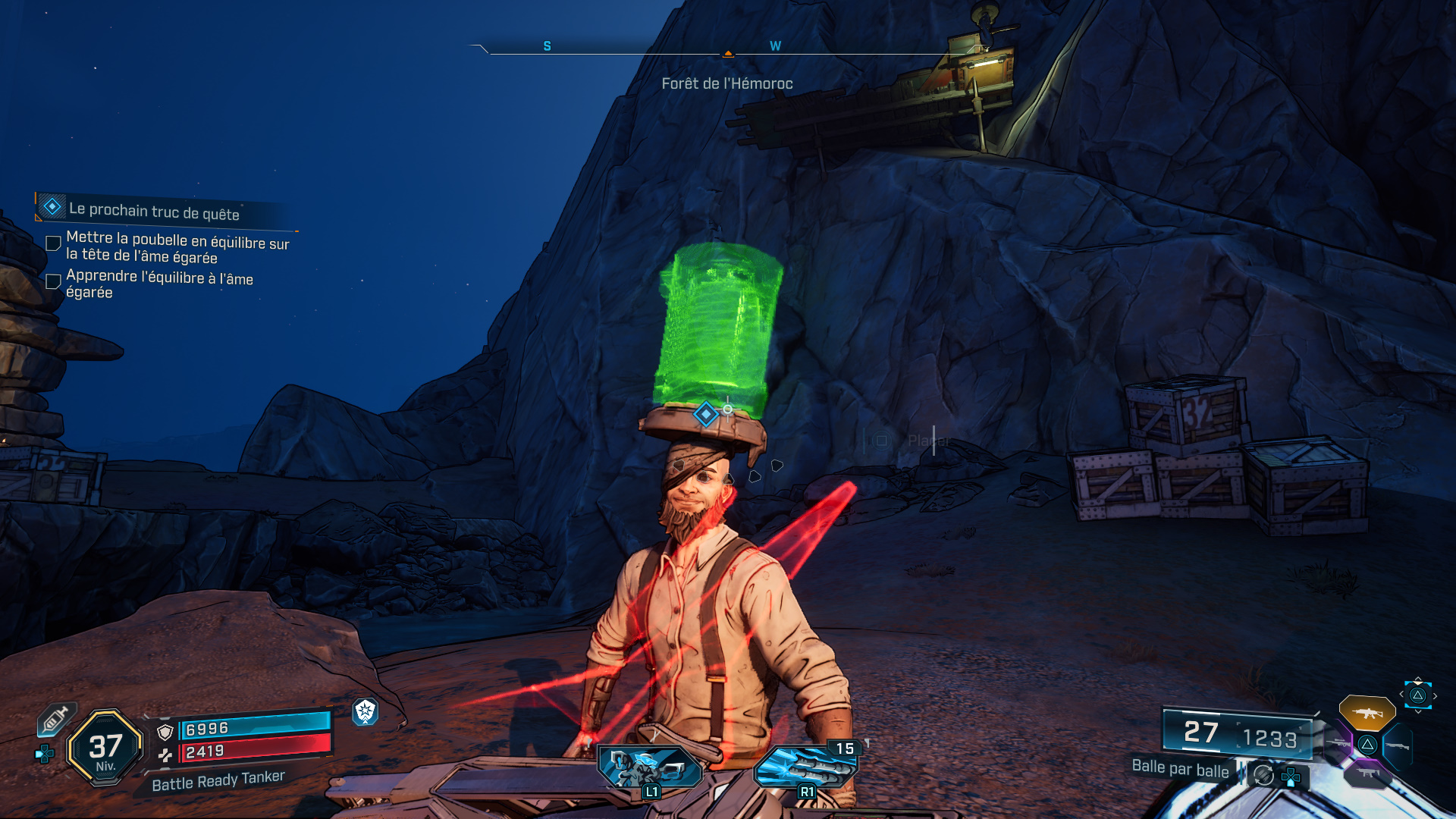Activate the L1 action skill icon

[x=650, y=767]
